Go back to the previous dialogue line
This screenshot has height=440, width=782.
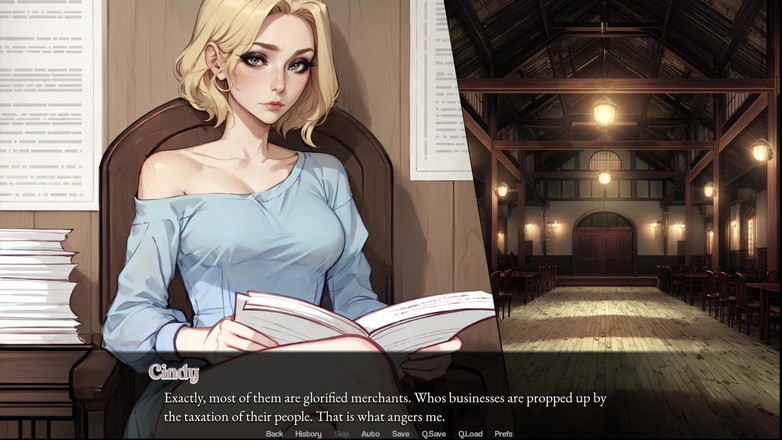(x=274, y=434)
